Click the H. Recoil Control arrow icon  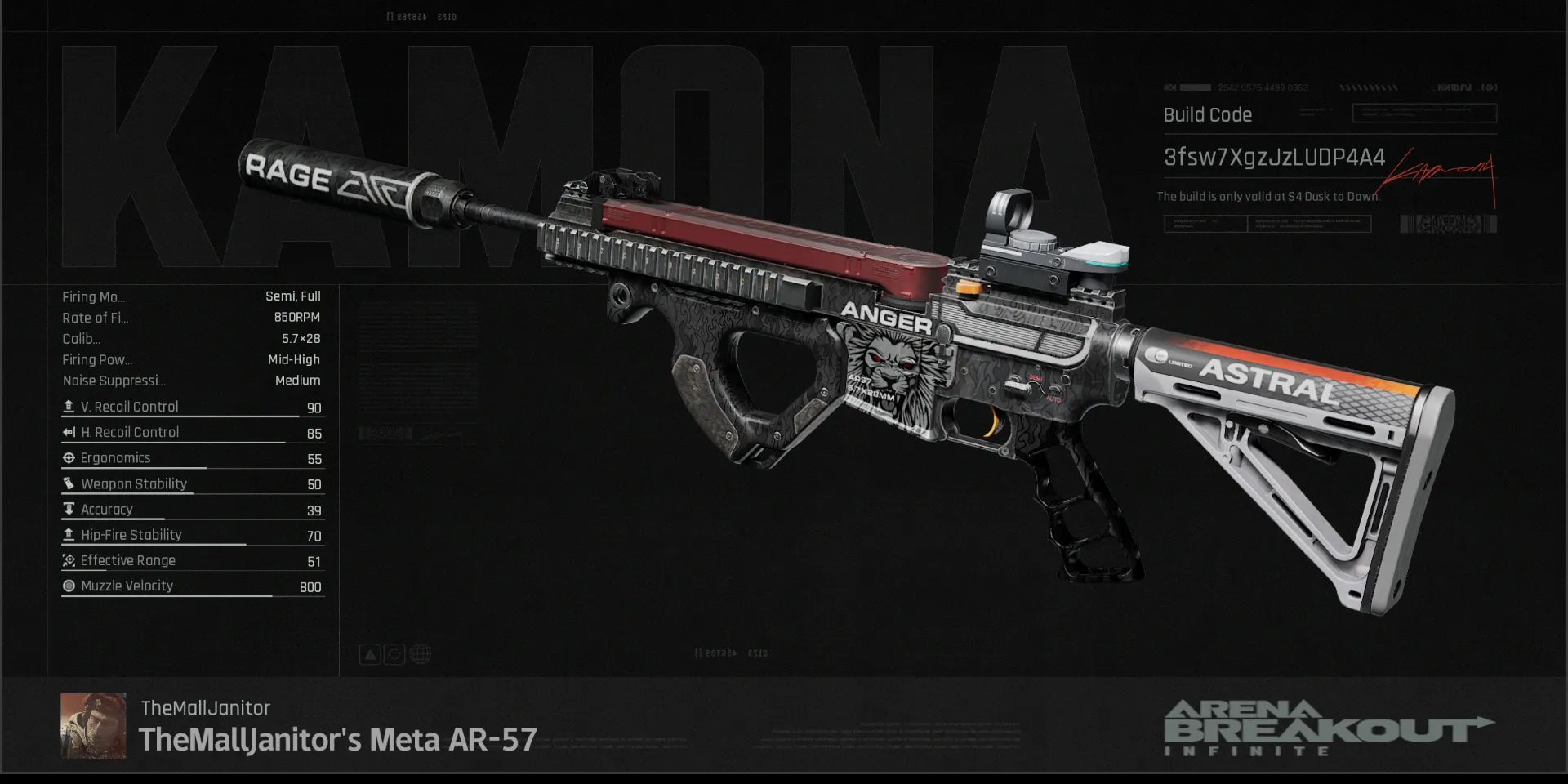tap(69, 432)
